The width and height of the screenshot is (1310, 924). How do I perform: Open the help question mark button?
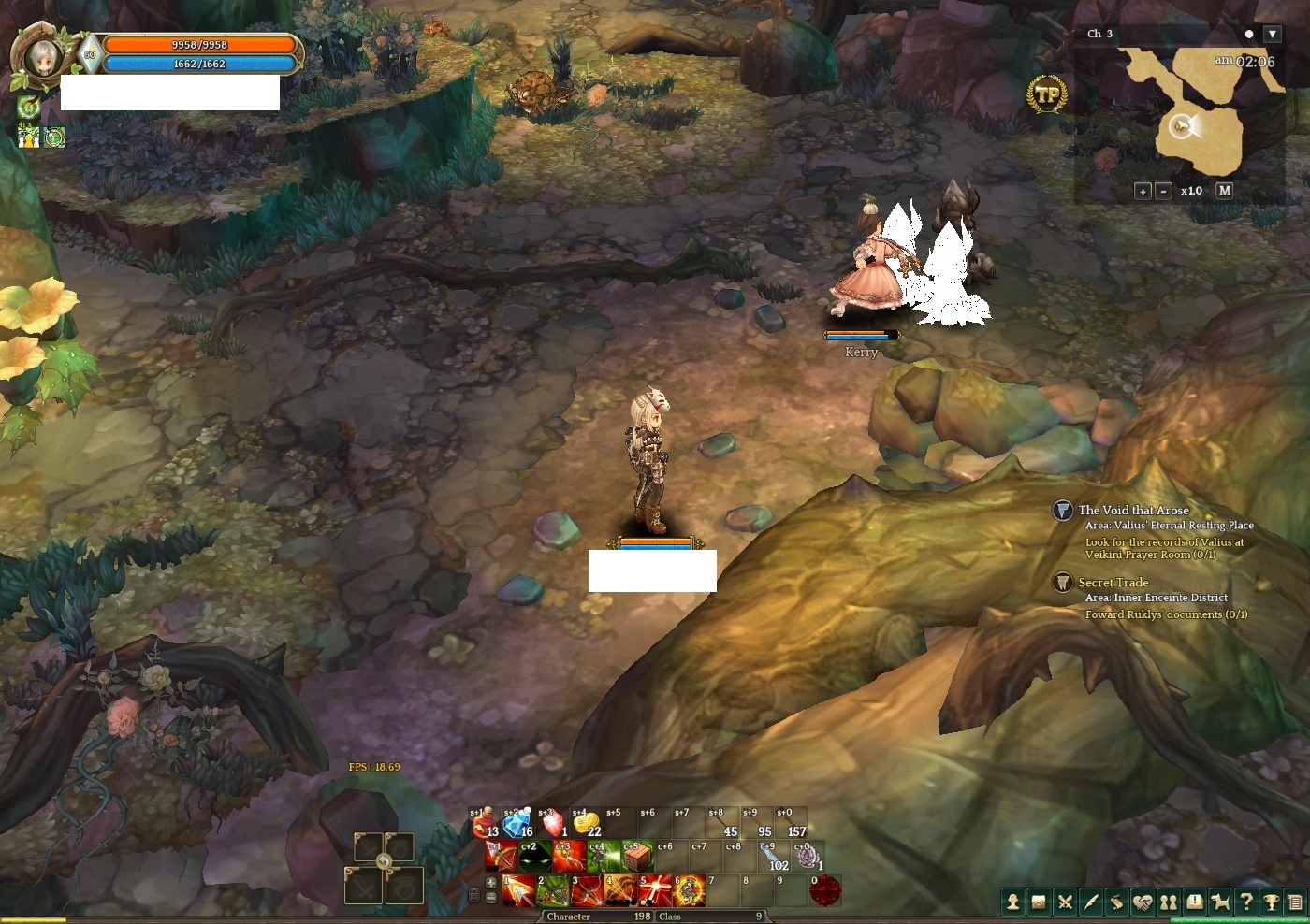[1246, 902]
